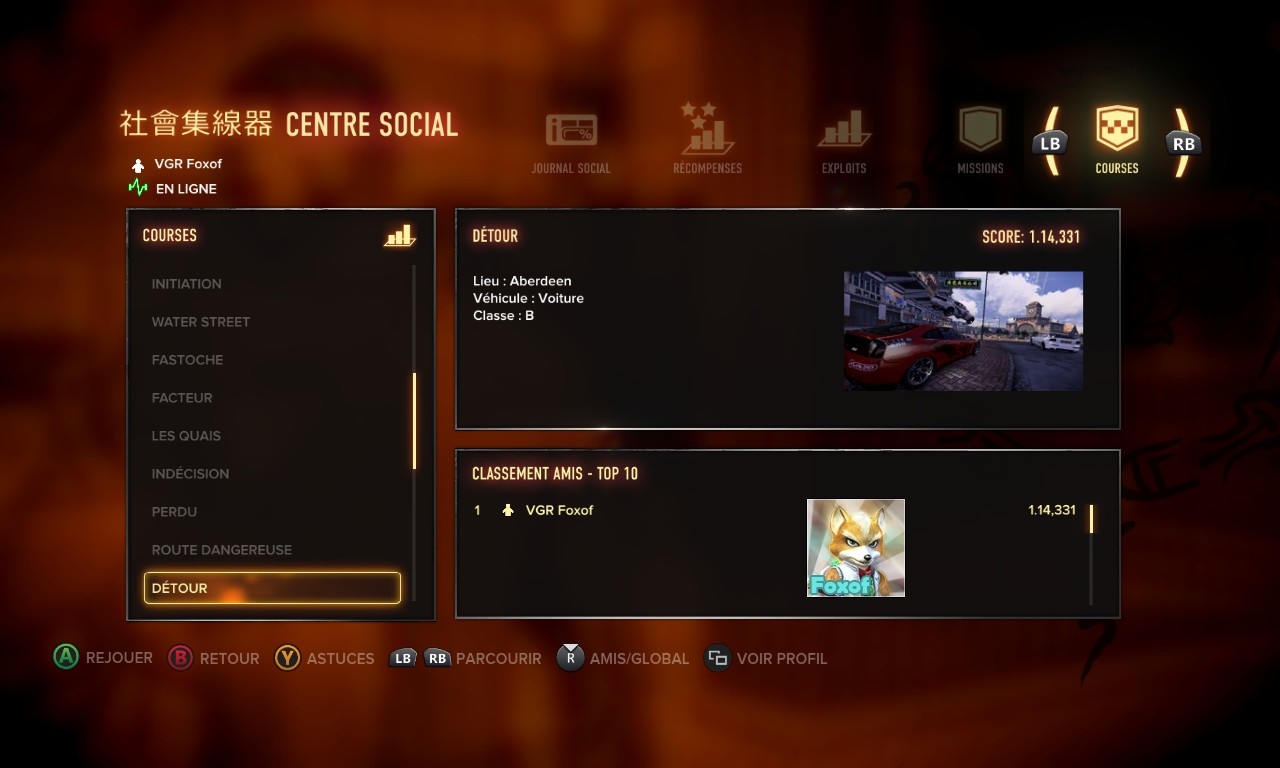Click the Foxof avatar picture
This screenshot has height=768, width=1280.
coord(856,548)
